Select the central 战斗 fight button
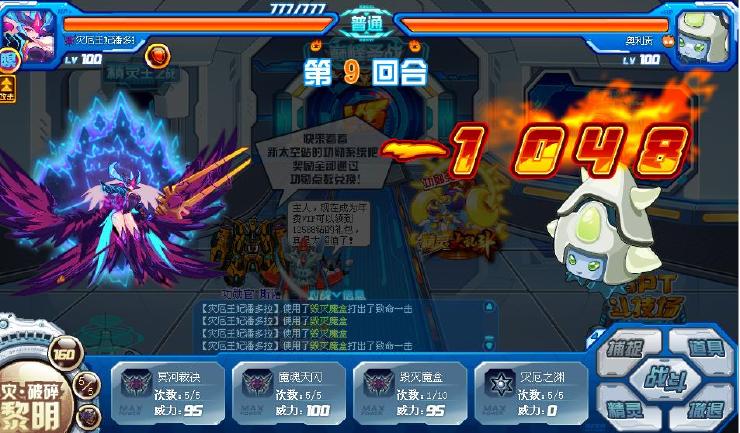Image resolution: width=740 pixels, height=433 pixels. tap(664, 378)
